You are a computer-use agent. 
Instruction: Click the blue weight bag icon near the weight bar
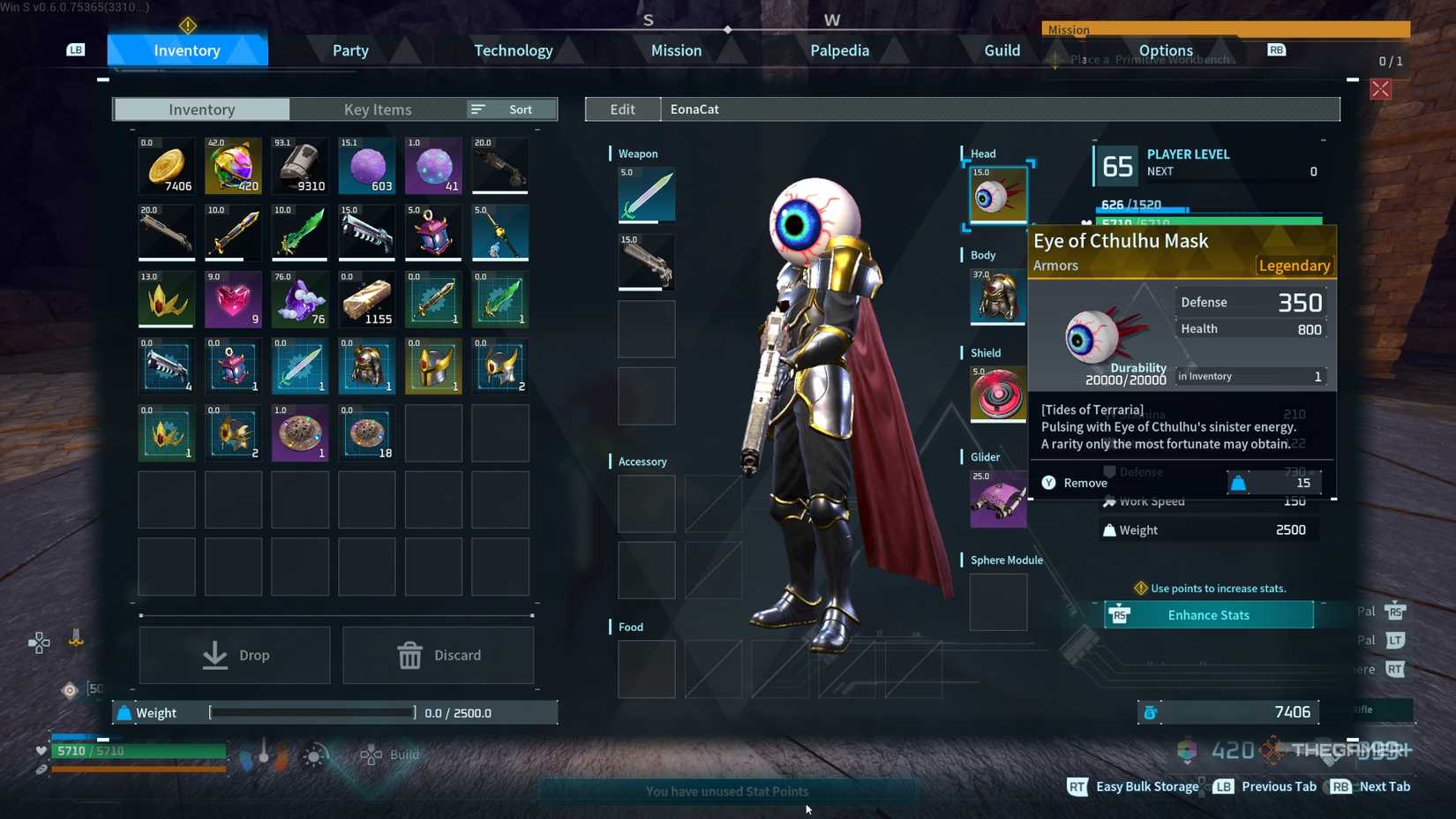pyautogui.click(x=124, y=712)
